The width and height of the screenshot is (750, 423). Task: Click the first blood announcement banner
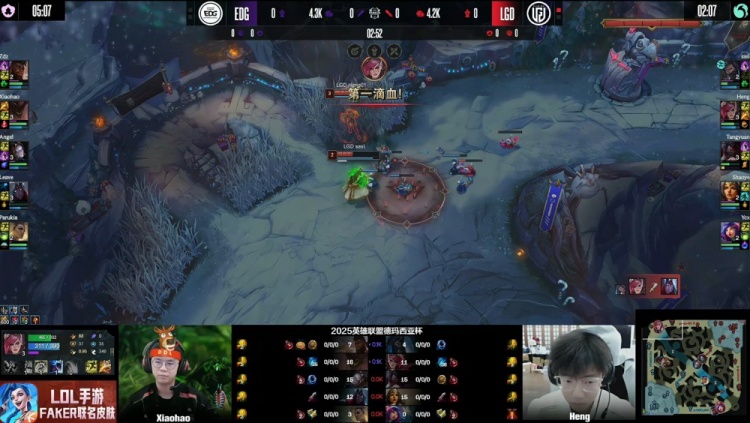374,94
